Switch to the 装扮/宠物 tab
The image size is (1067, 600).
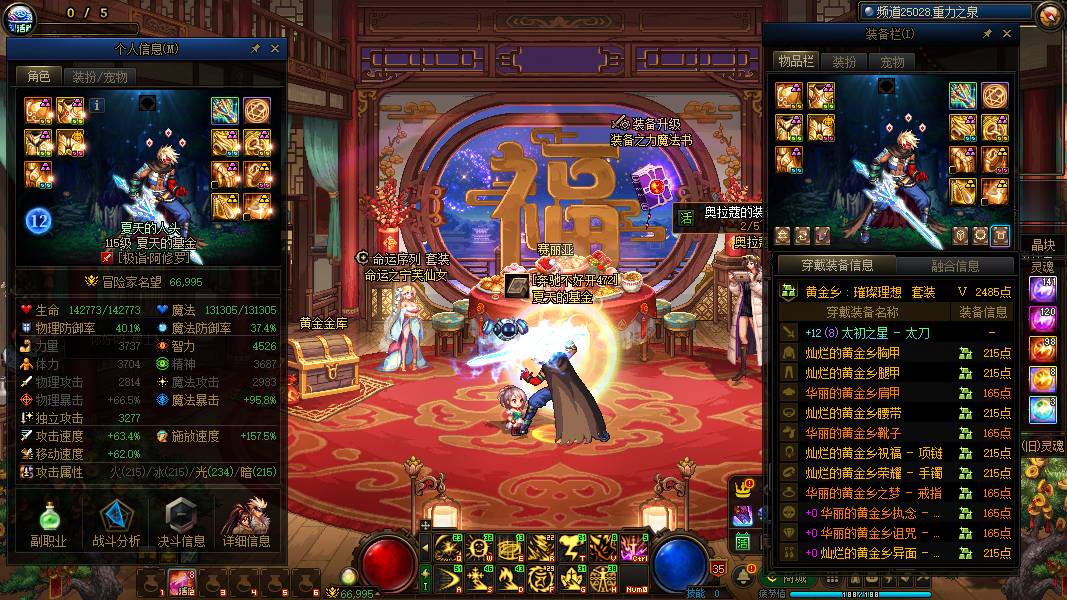[x=100, y=76]
